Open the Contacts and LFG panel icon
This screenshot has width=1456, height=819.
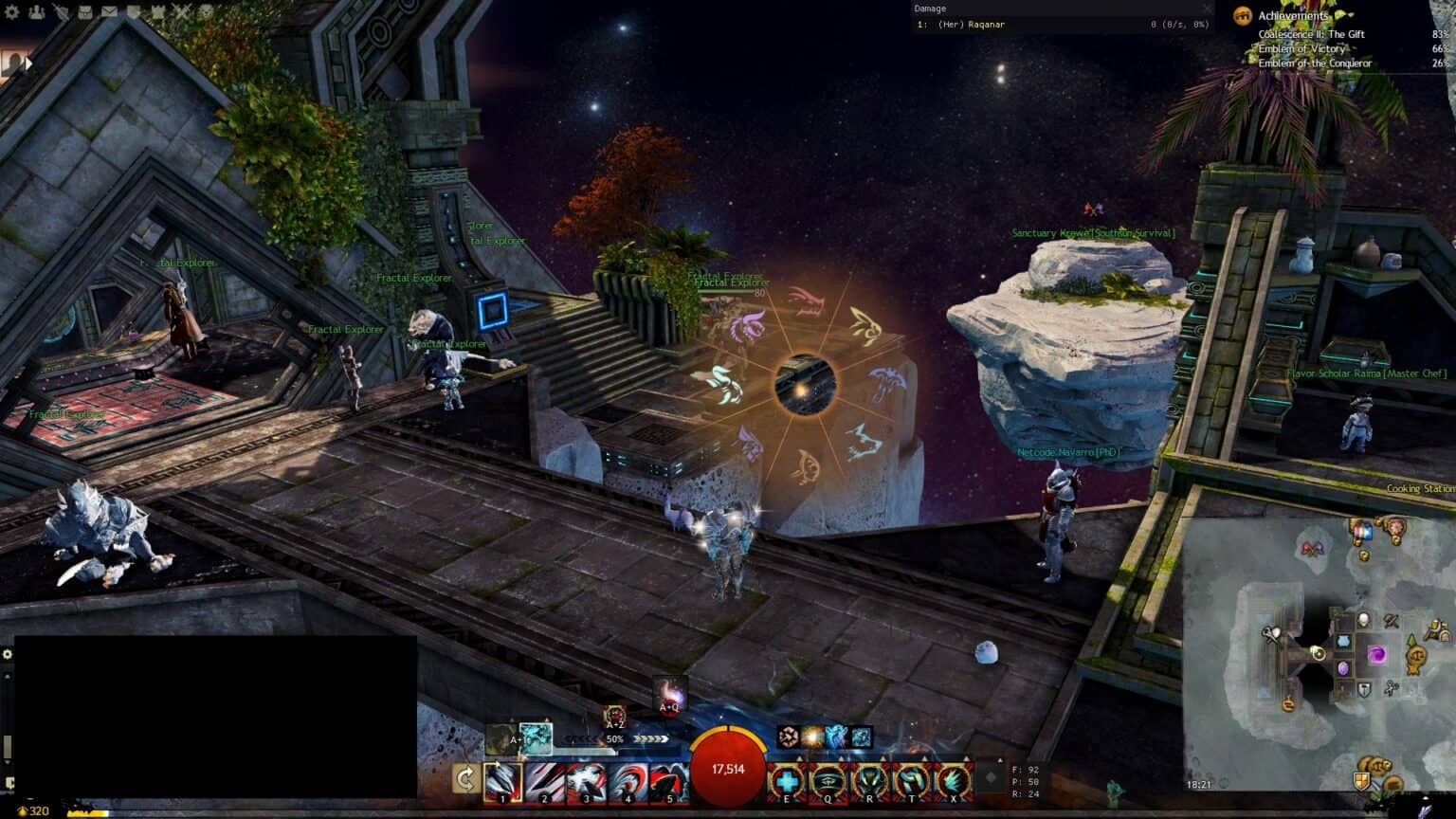tap(36, 11)
